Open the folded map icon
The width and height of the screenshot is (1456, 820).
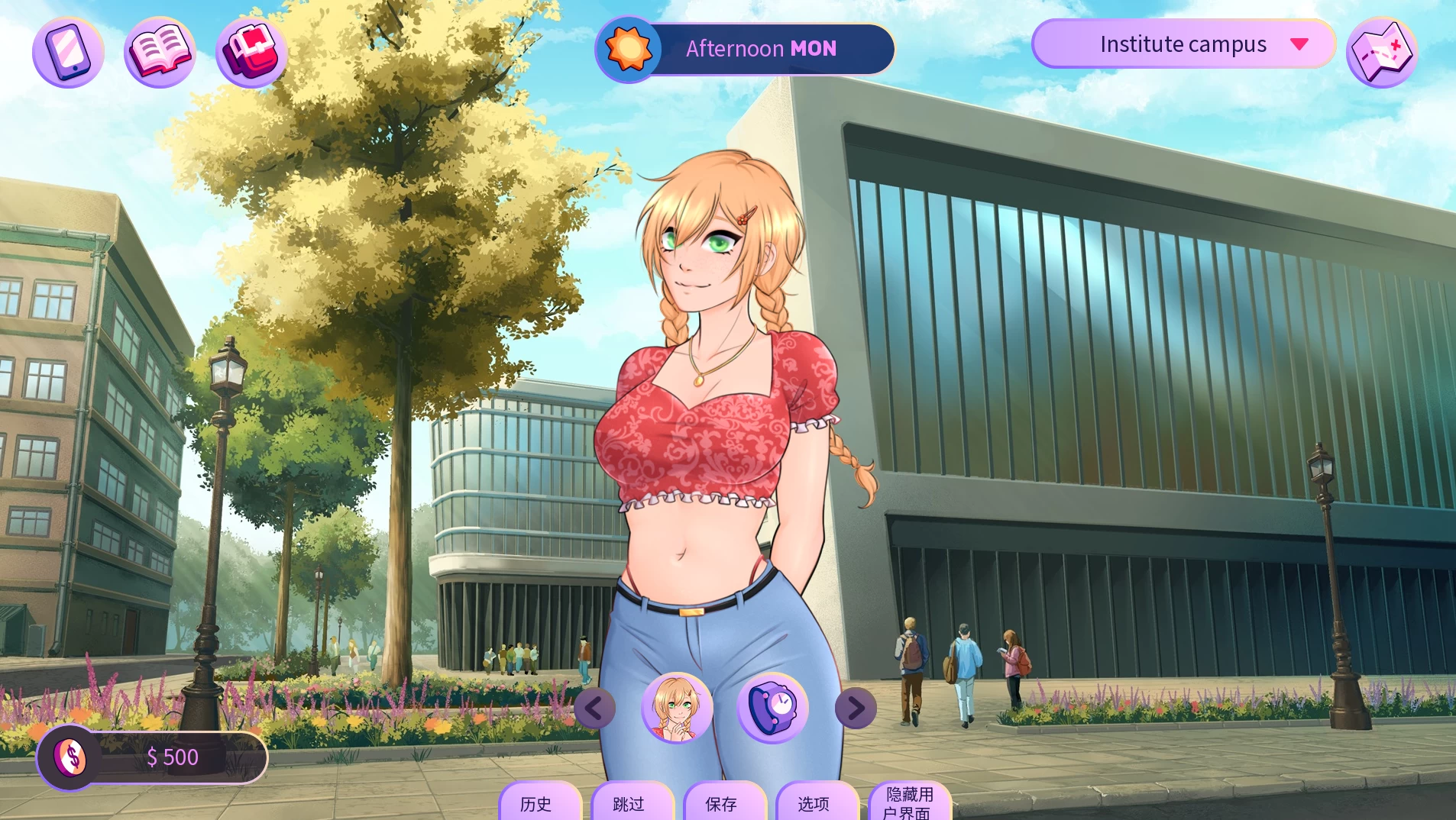1381,52
